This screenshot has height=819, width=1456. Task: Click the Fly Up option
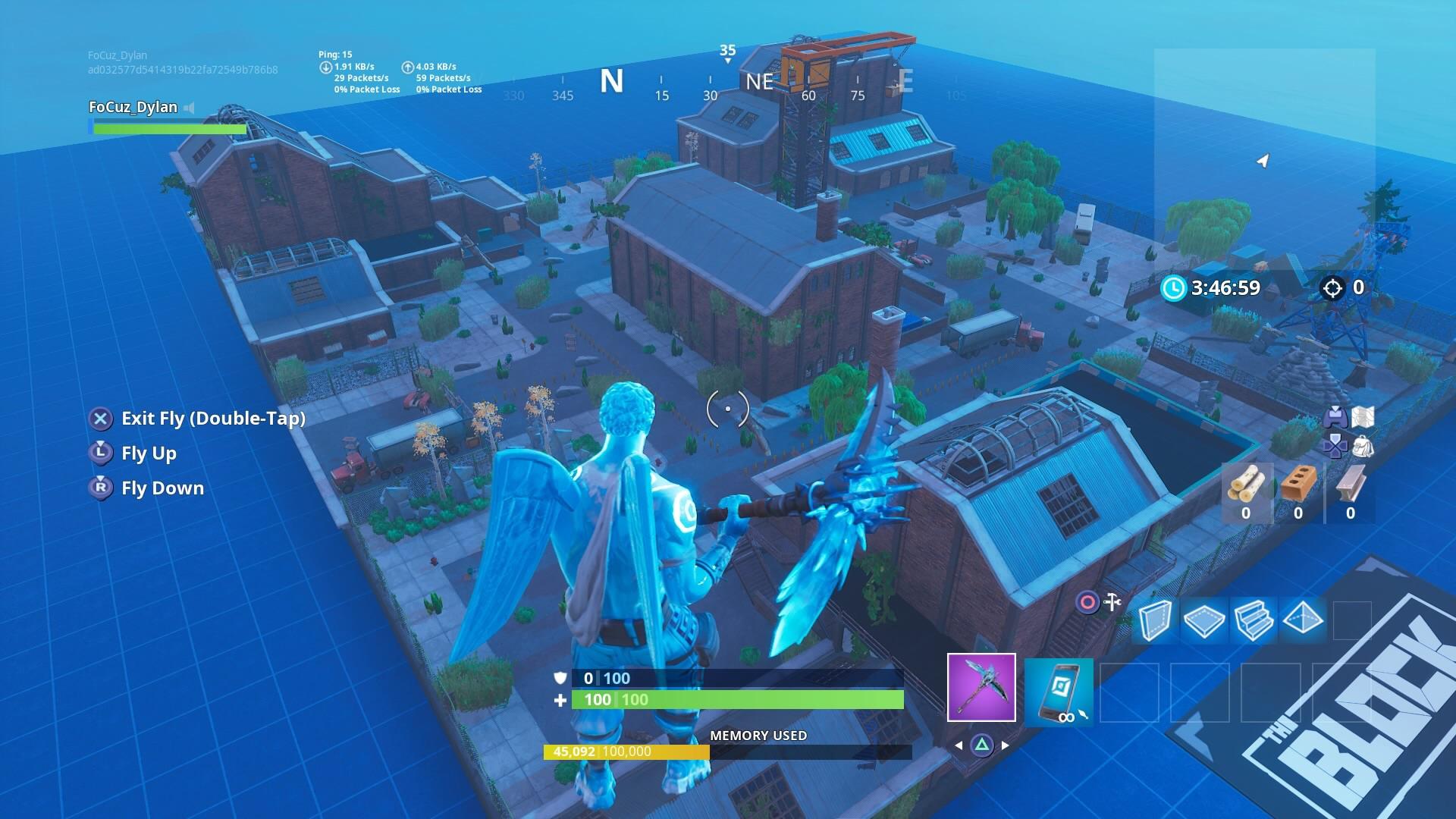tap(149, 453)
